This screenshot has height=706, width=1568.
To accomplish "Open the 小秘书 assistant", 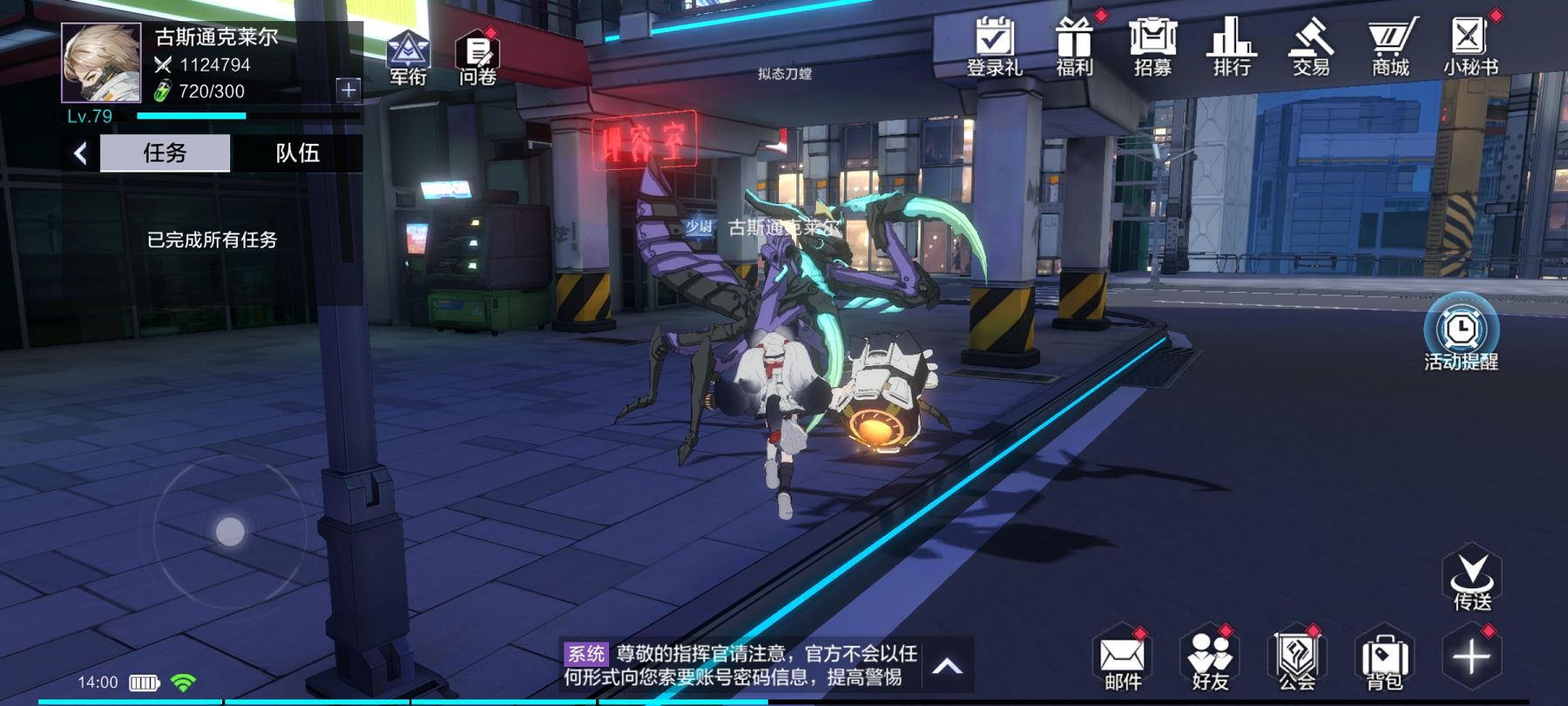I will [x=1470, y=45].
